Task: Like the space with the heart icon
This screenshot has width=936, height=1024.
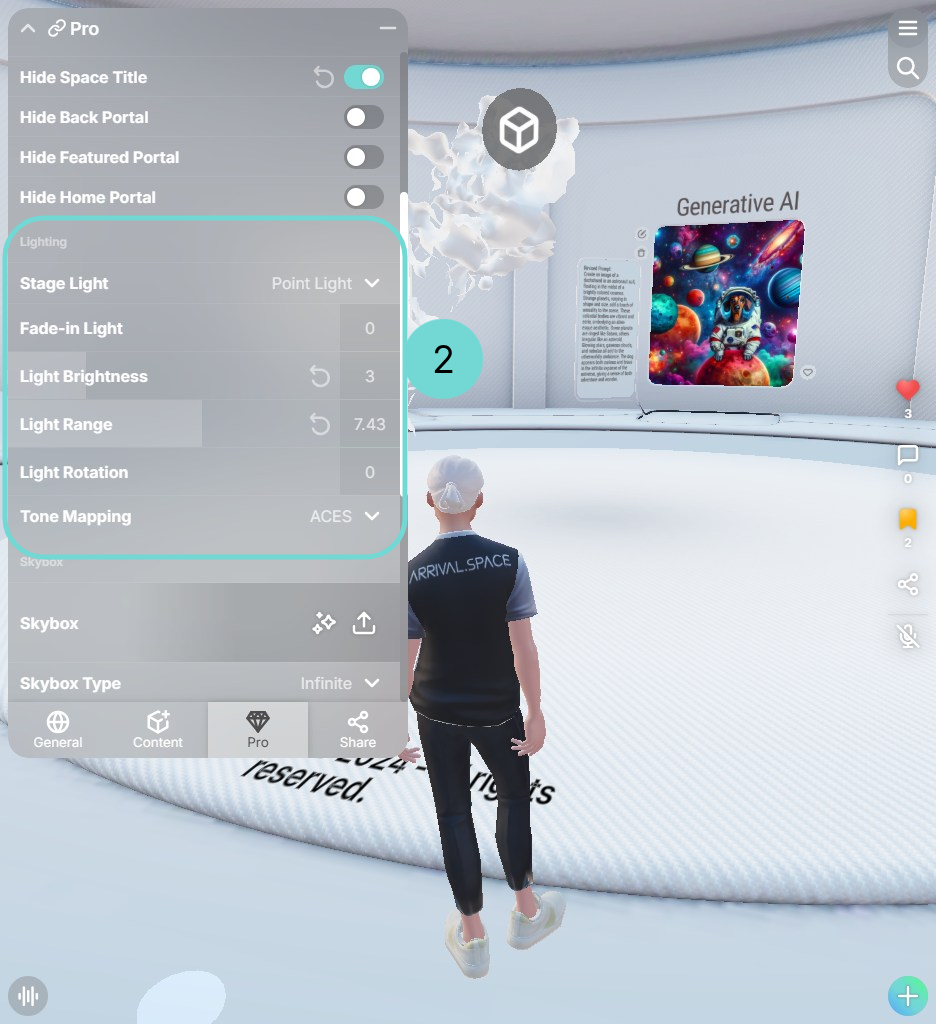Action: (908, 391)
